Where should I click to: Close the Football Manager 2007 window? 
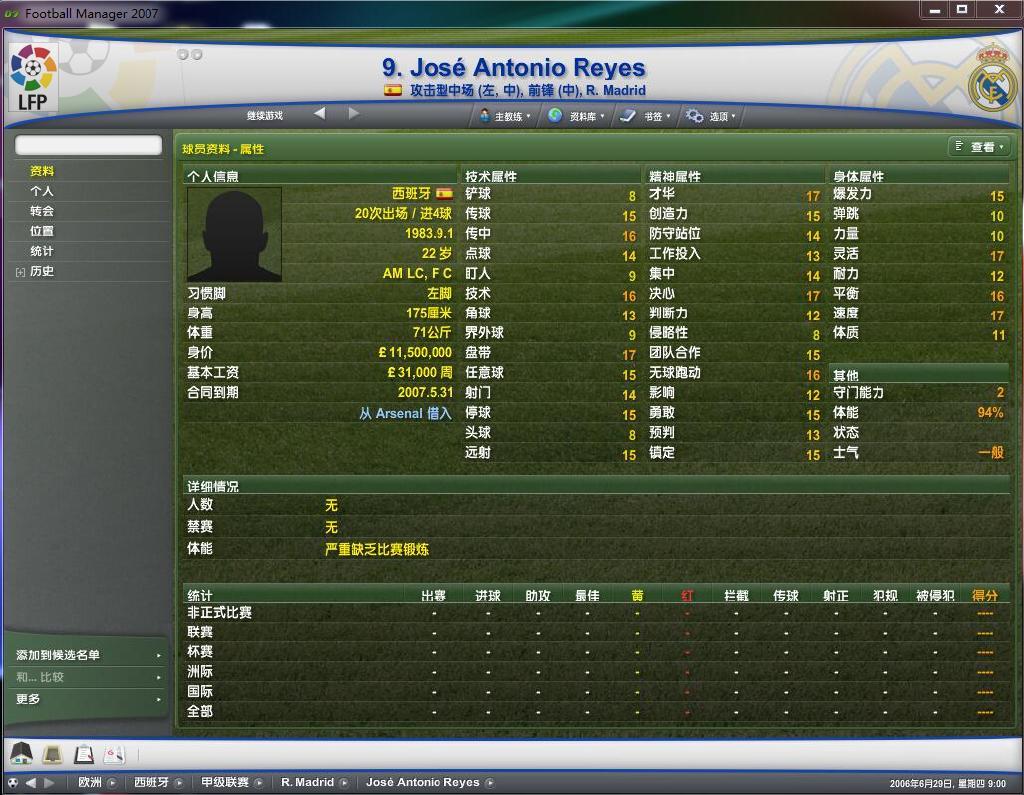pos(998,10)
